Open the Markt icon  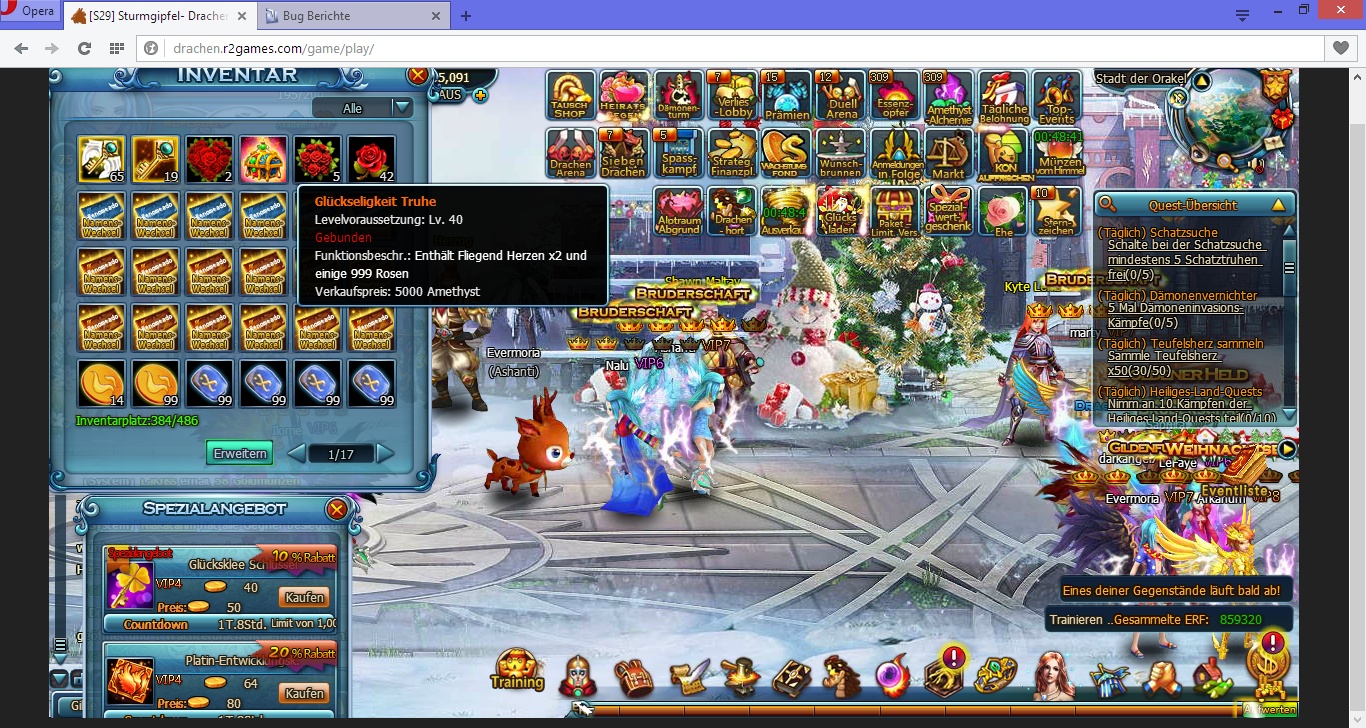pyautogui.click(x=948, y=154)
